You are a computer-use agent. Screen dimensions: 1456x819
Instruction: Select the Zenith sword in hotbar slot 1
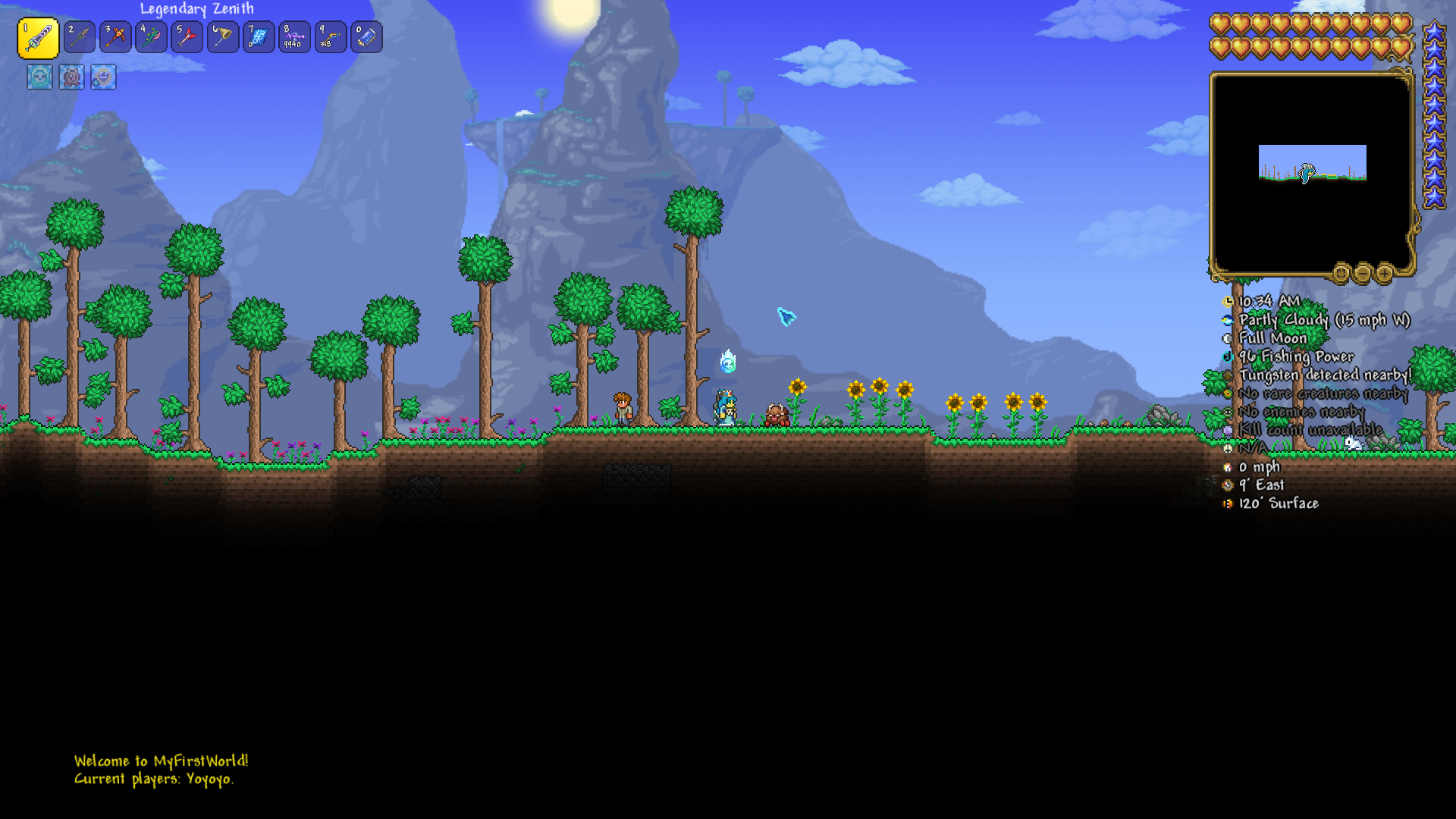point(39,36)
